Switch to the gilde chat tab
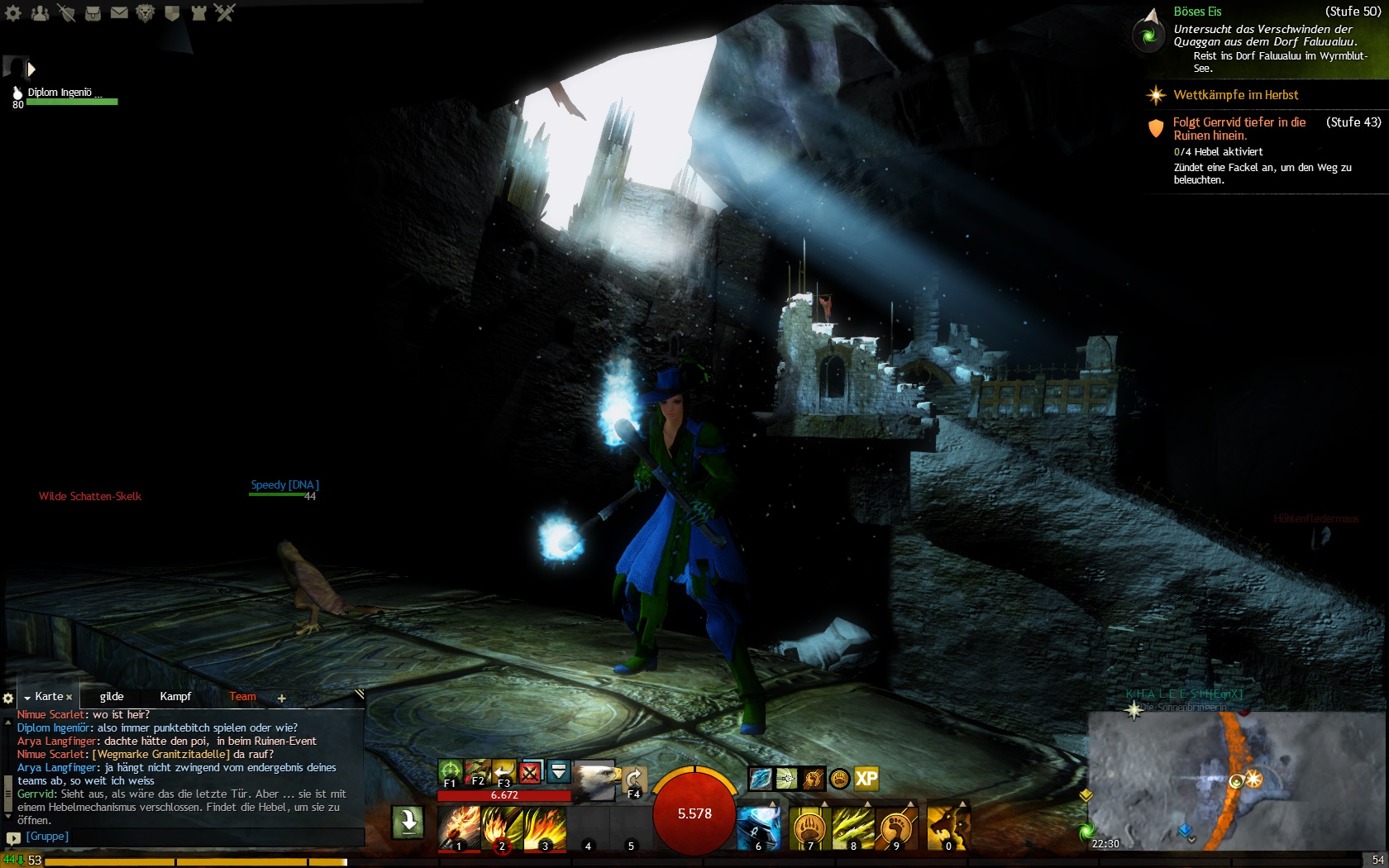 (x=112, y=697)
